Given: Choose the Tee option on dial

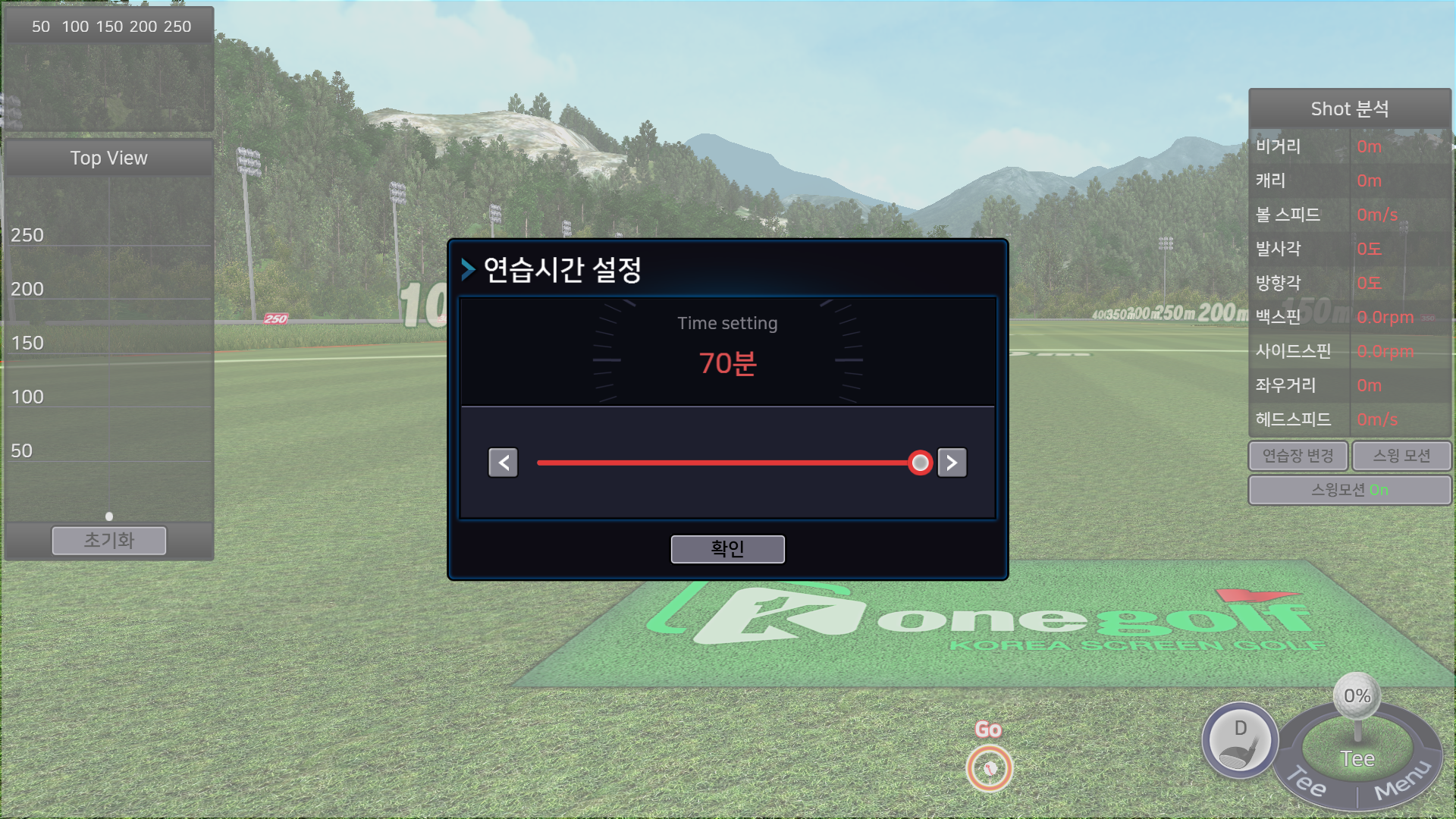Looking at the screenshot, I should pos(1307,783).
